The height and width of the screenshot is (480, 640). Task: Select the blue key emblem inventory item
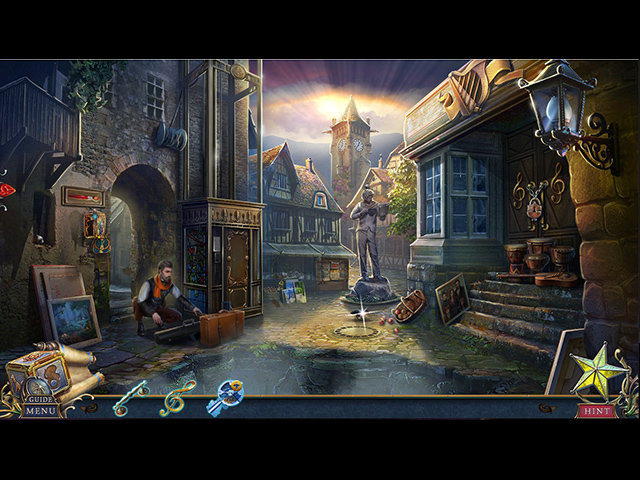point(225,397)
